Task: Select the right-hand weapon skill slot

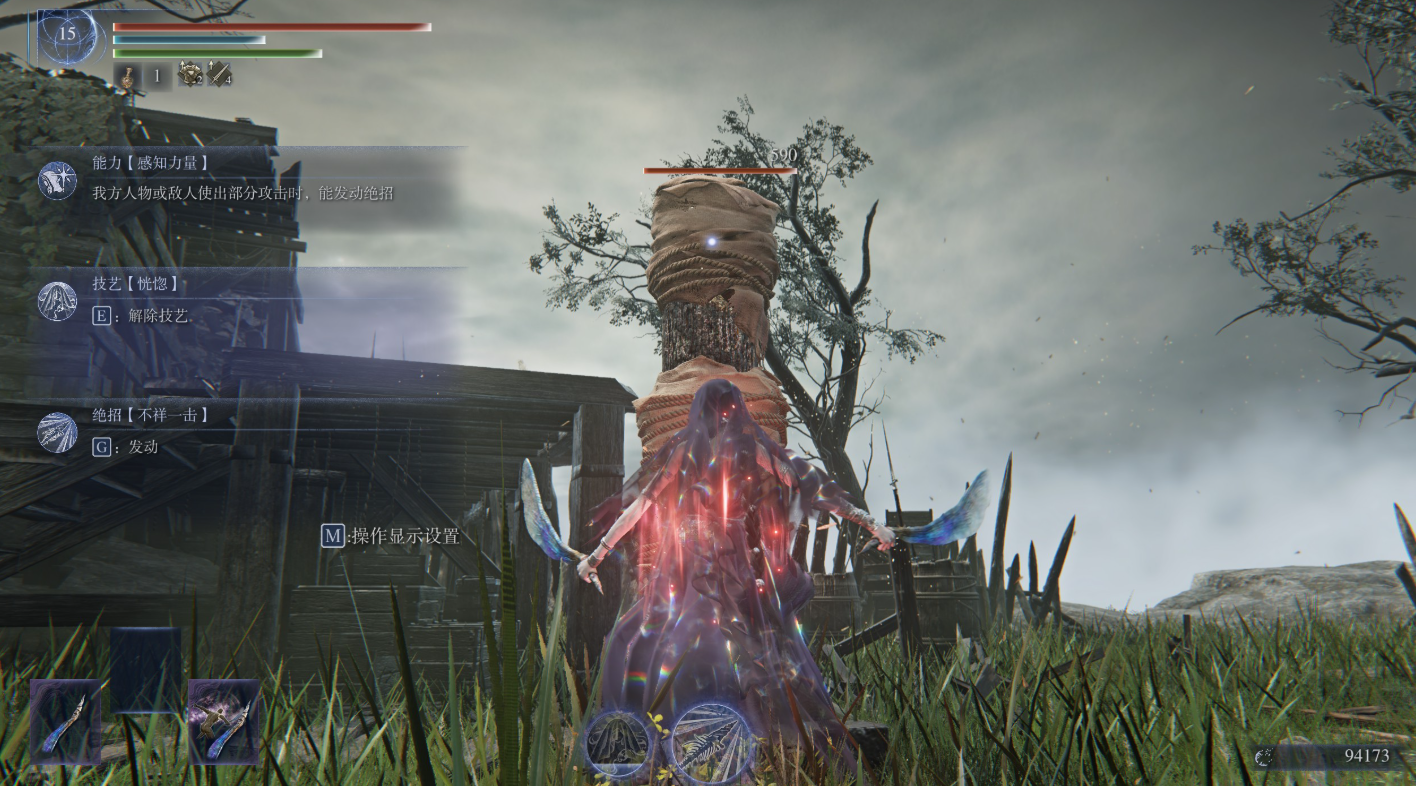Action: click(224, 721)
